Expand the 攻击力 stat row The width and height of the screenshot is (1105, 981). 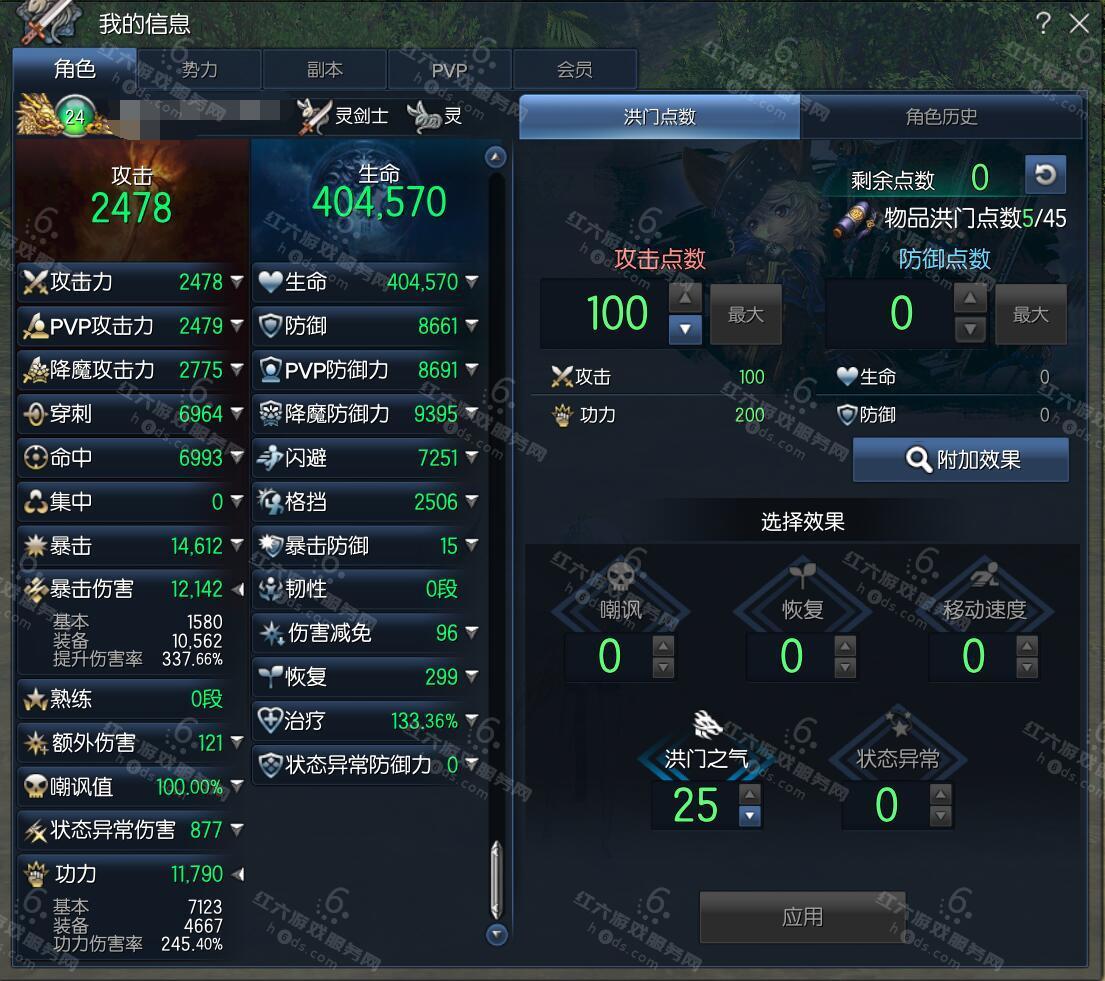click(x=237, y=282)
